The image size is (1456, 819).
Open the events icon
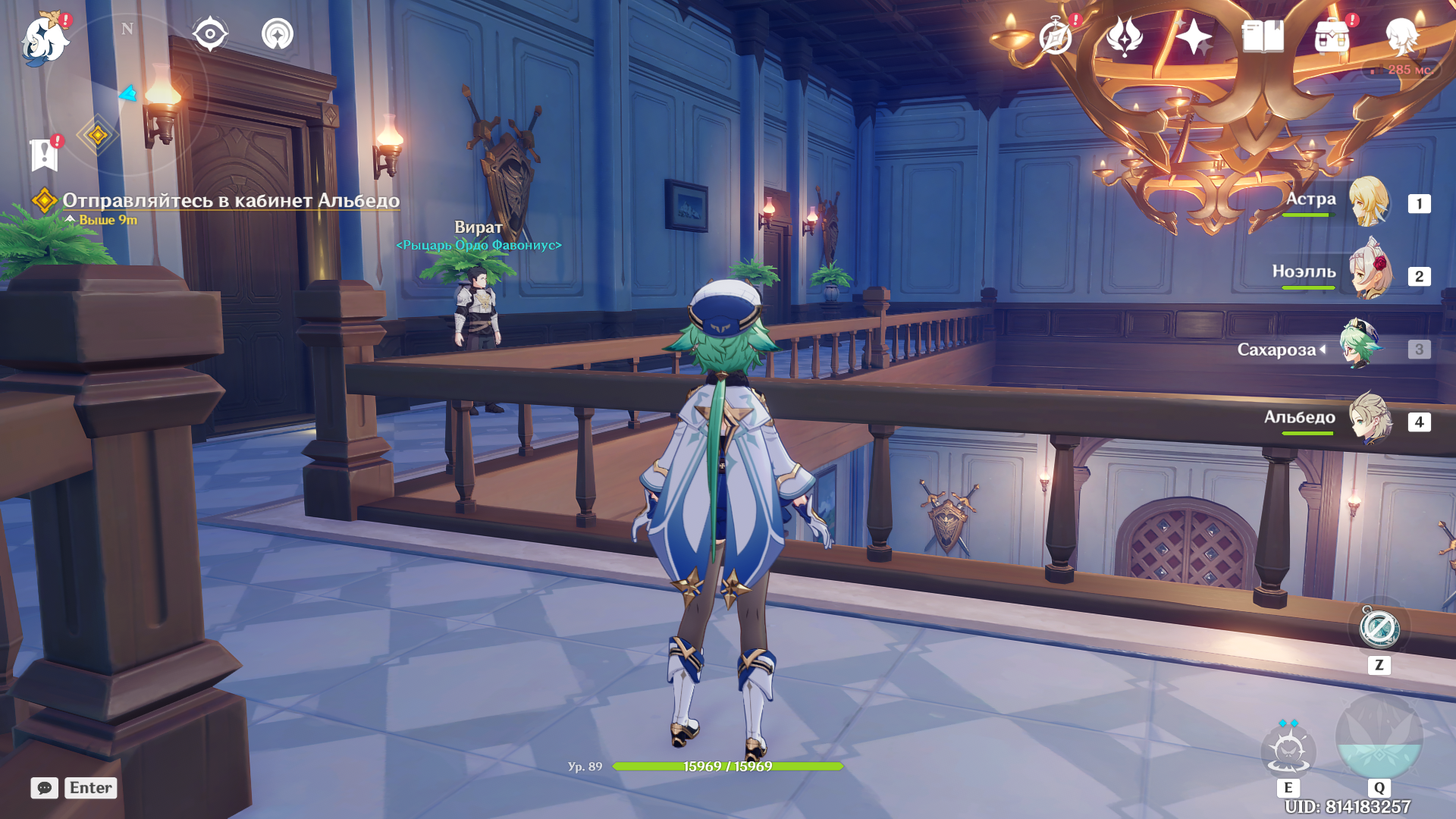click(x=1125, y=36)
